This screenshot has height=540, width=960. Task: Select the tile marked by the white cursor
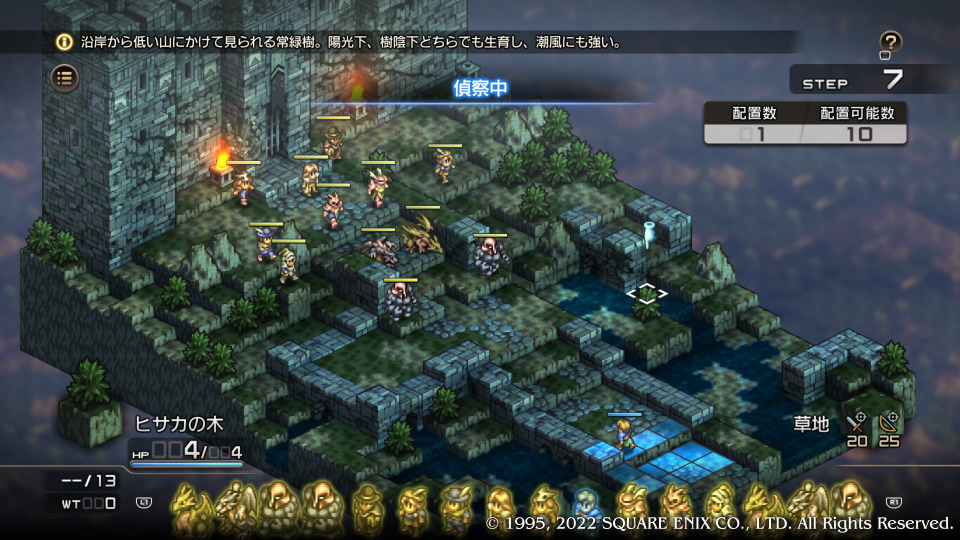(x=647, y=295)
